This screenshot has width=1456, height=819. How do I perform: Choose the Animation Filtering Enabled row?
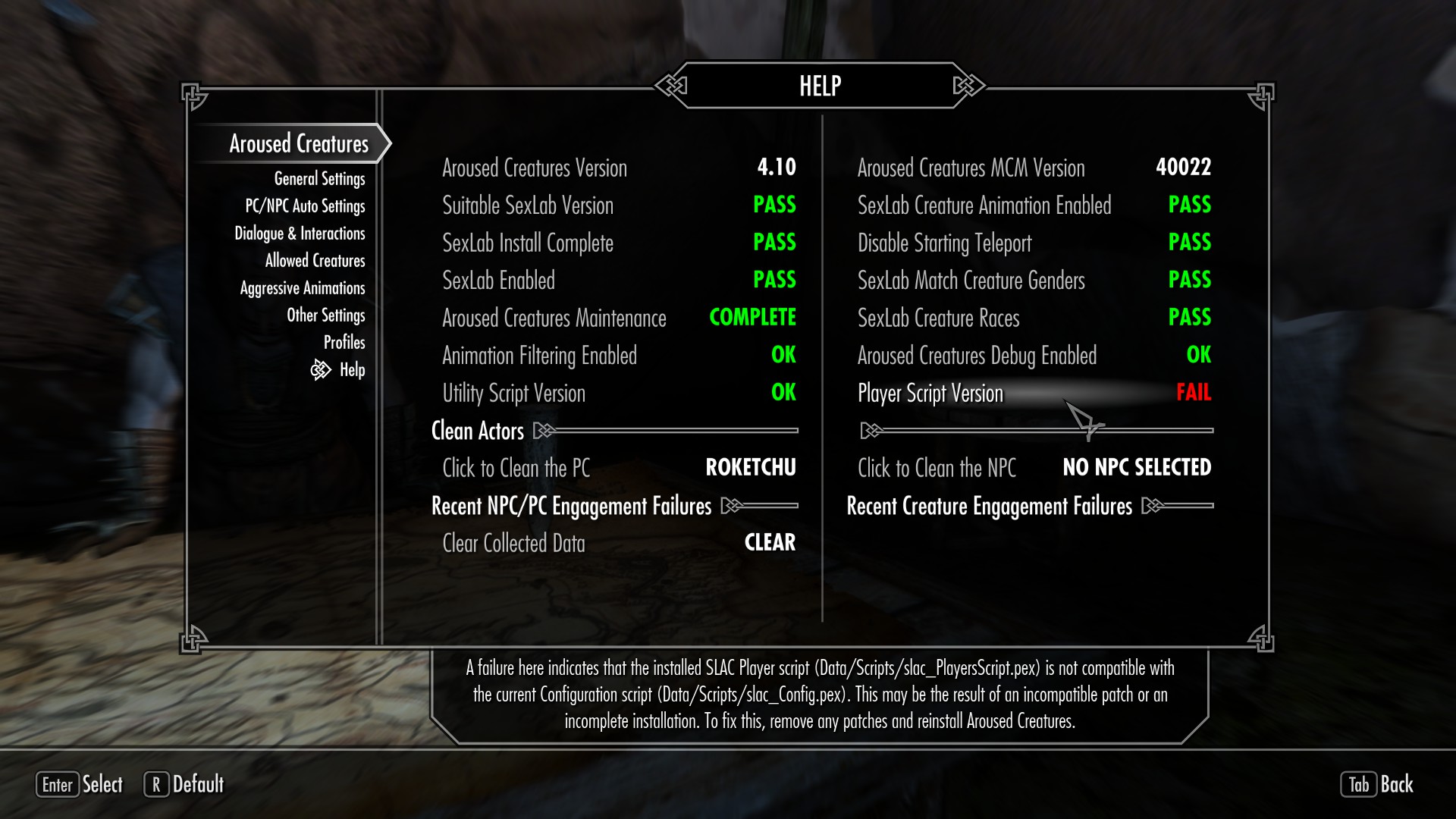tap(618, 356)
